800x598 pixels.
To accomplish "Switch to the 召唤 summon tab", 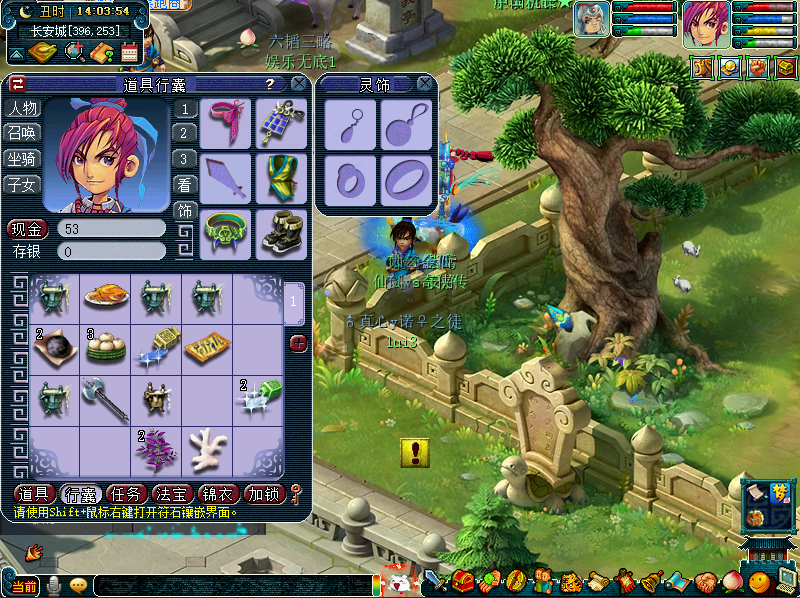I will point(22,134).
